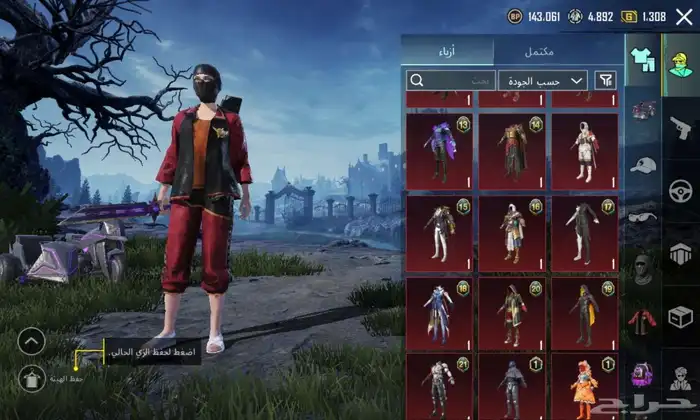Open the steering wheel vehicles category
Viewport: 700px width, 420px height.
[x=681, y=190]
